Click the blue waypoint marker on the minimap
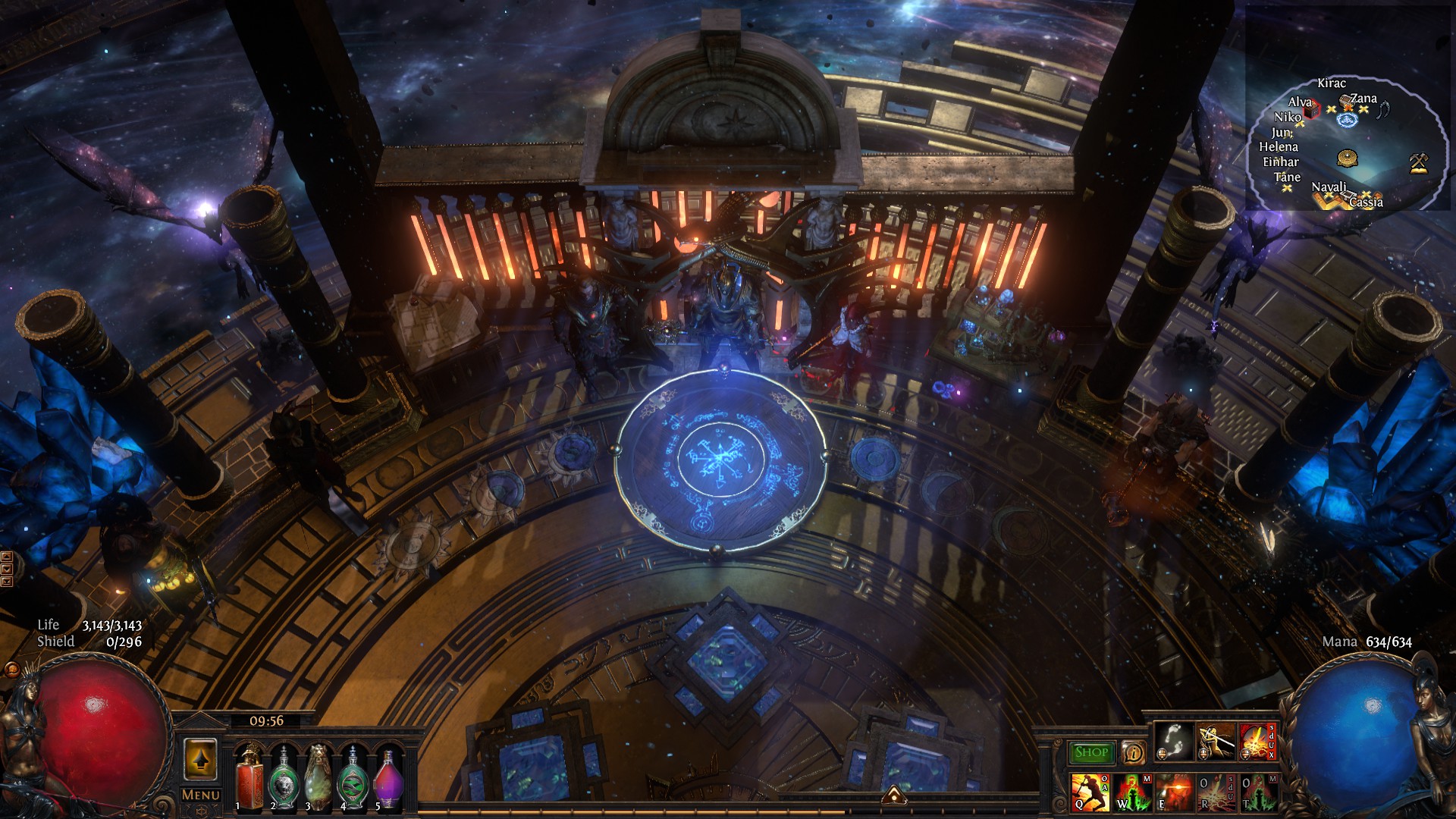This screenshot has height=819, width=1456. click(1347, 120)
